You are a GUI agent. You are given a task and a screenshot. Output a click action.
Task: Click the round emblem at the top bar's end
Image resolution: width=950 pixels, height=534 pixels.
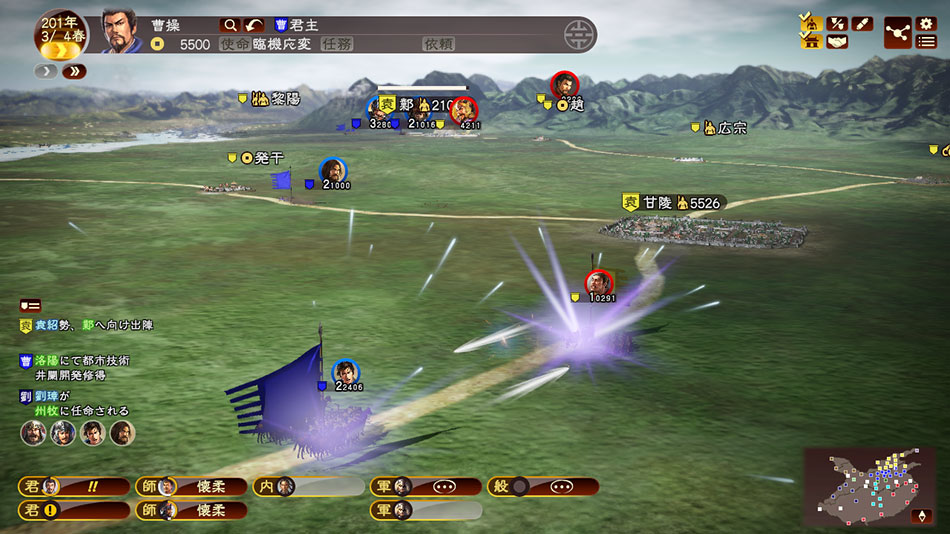577,35
